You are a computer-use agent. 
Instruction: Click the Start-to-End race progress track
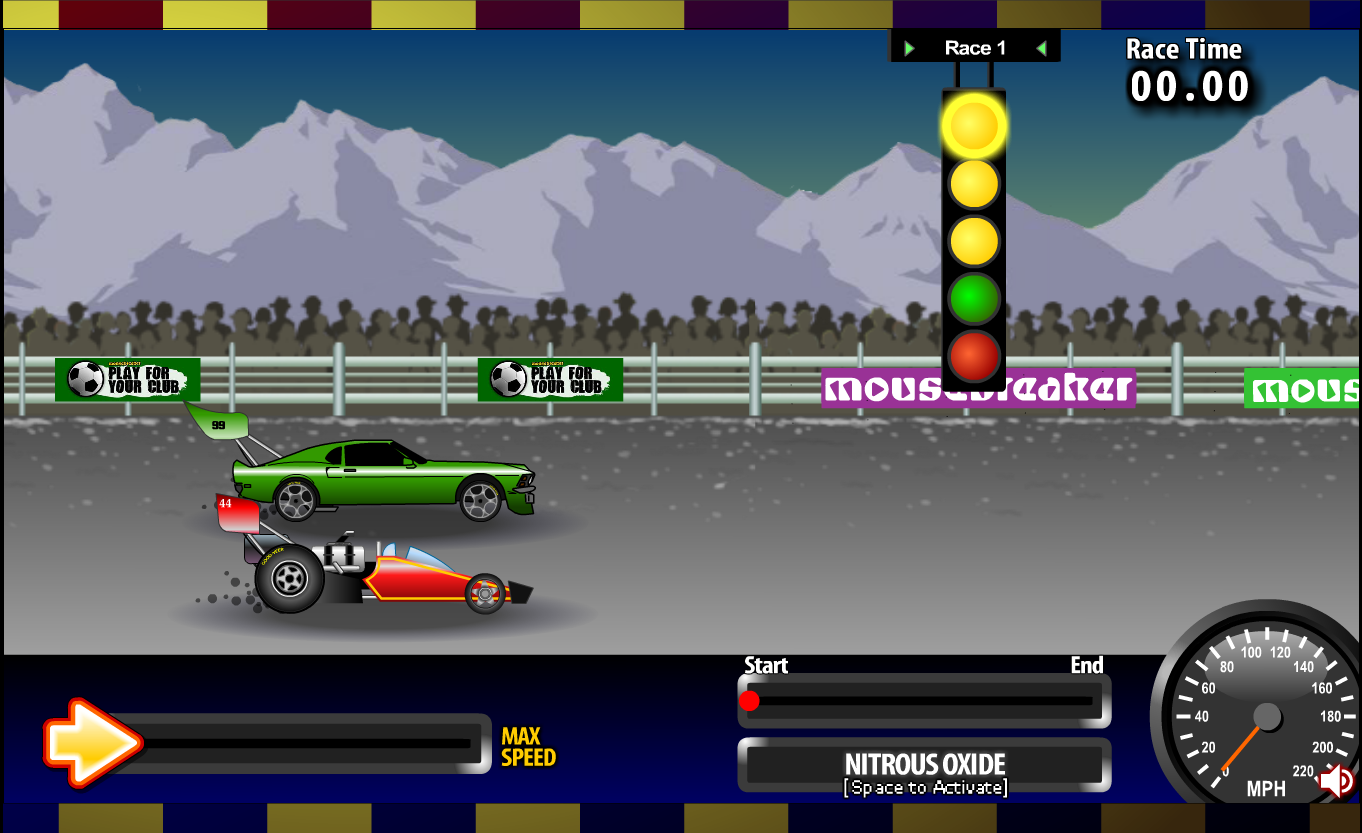[922, 701]
